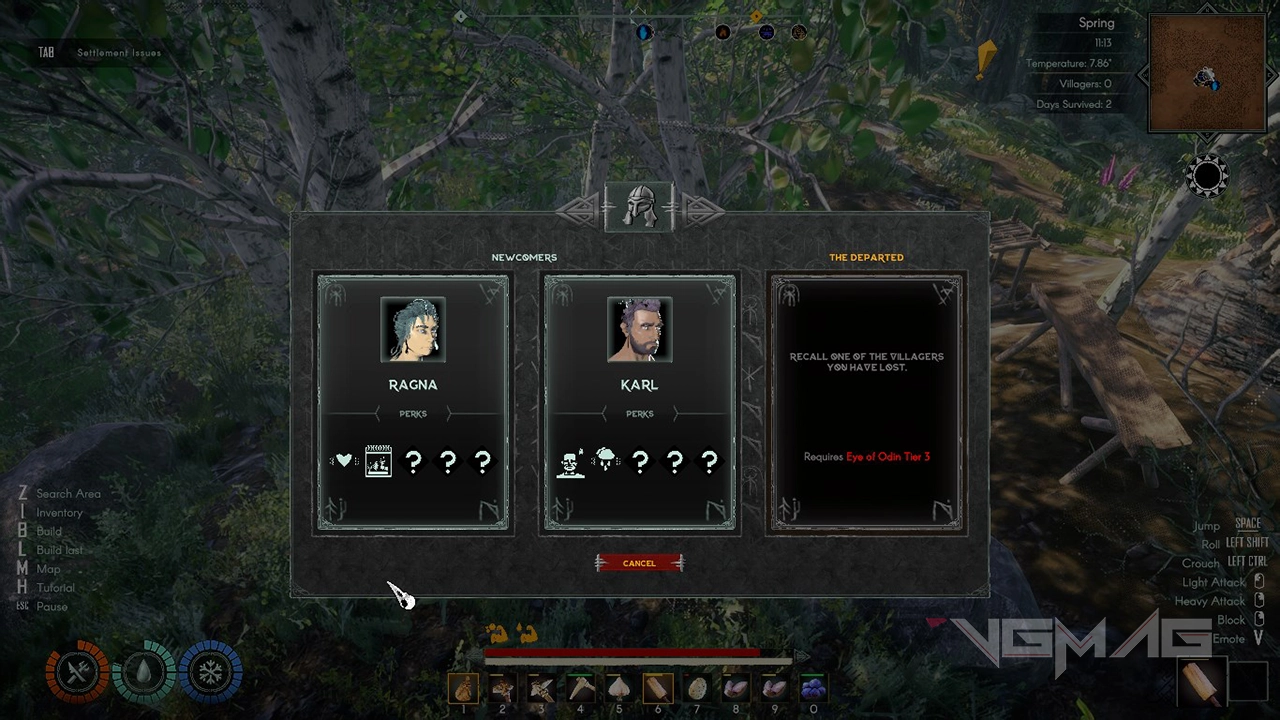The width and height of the screenshot is (1280, 720).
Task: Open the Settlement Issues tracker
Action: pyautogui.click(x=118, y=52)
